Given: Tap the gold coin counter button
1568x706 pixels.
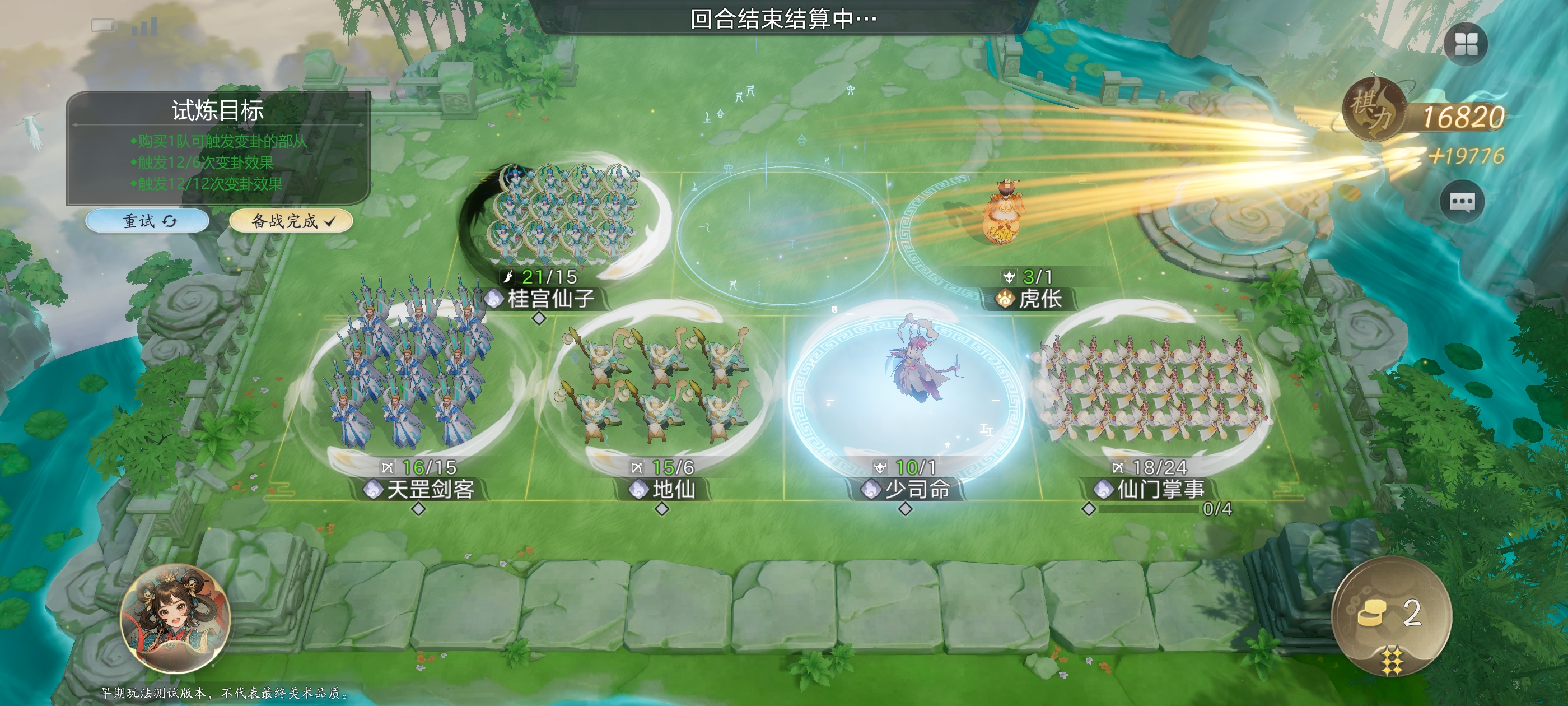Looking at the screenshot, I should point(1391,614).
